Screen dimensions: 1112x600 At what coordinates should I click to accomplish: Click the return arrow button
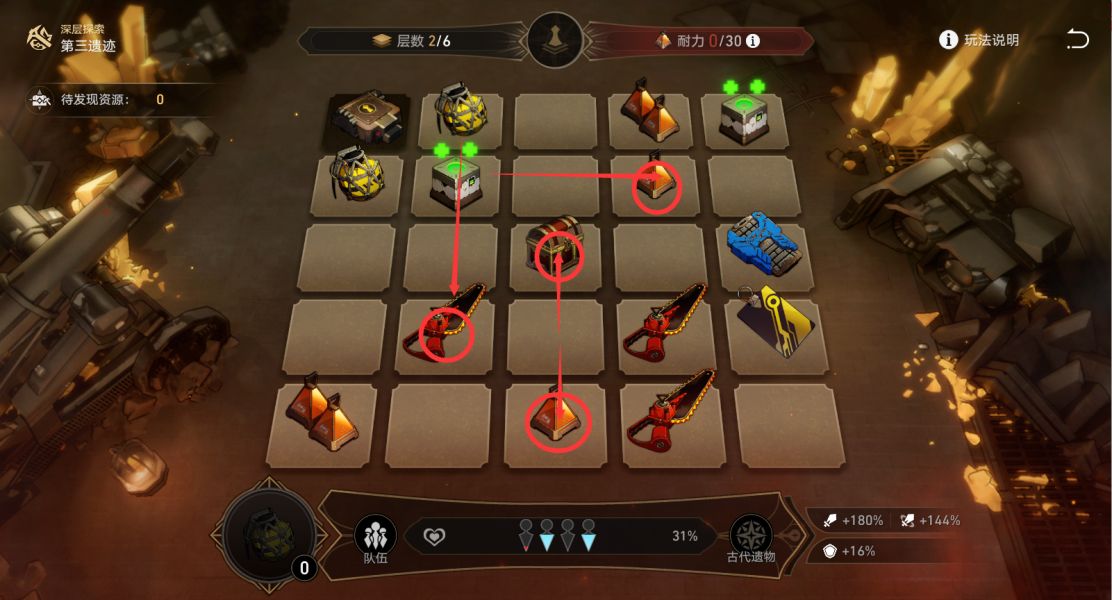point(1077,39)
